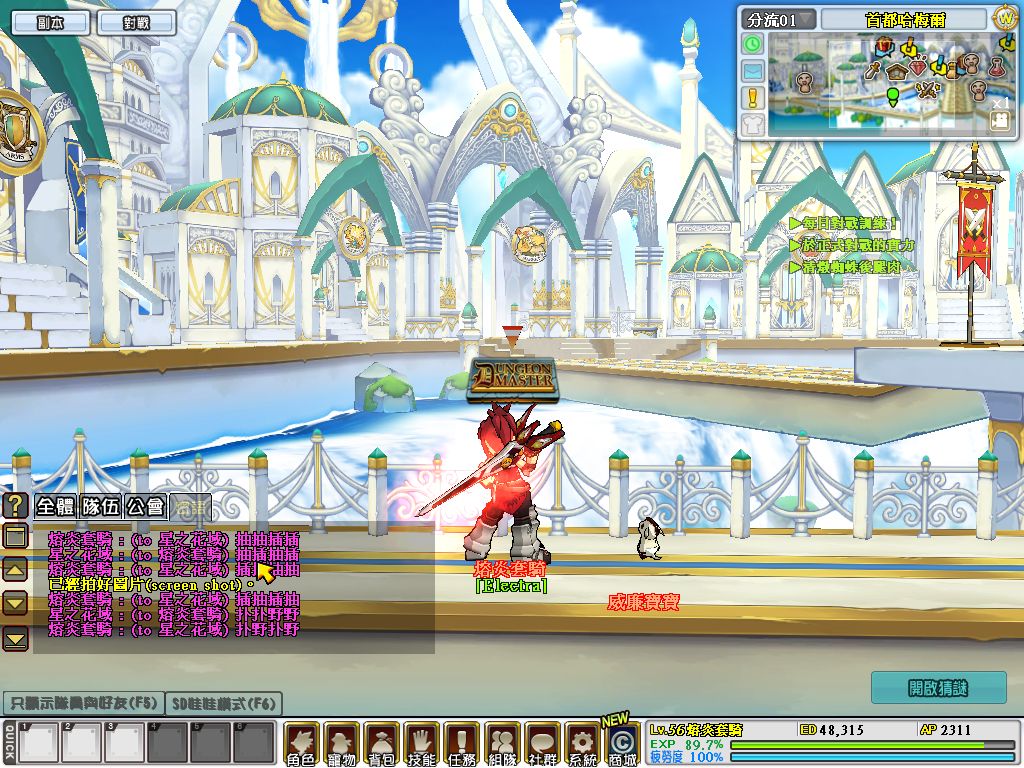The height and width of the screenshot is (768, 1024).
Task: Toggle the minimap camera zoom button
Action: pyautogui.click(x=999, y=120)
